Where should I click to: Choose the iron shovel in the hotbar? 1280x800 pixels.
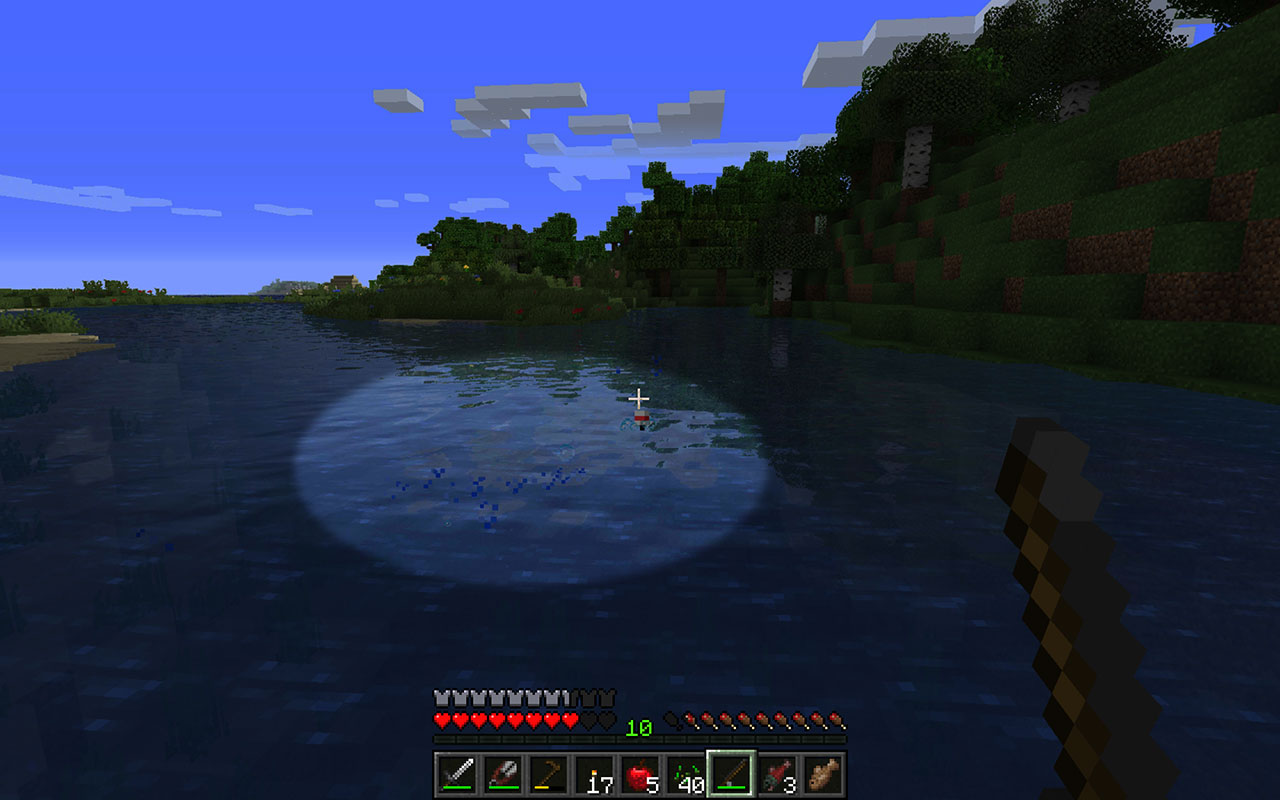click(502, 775)
